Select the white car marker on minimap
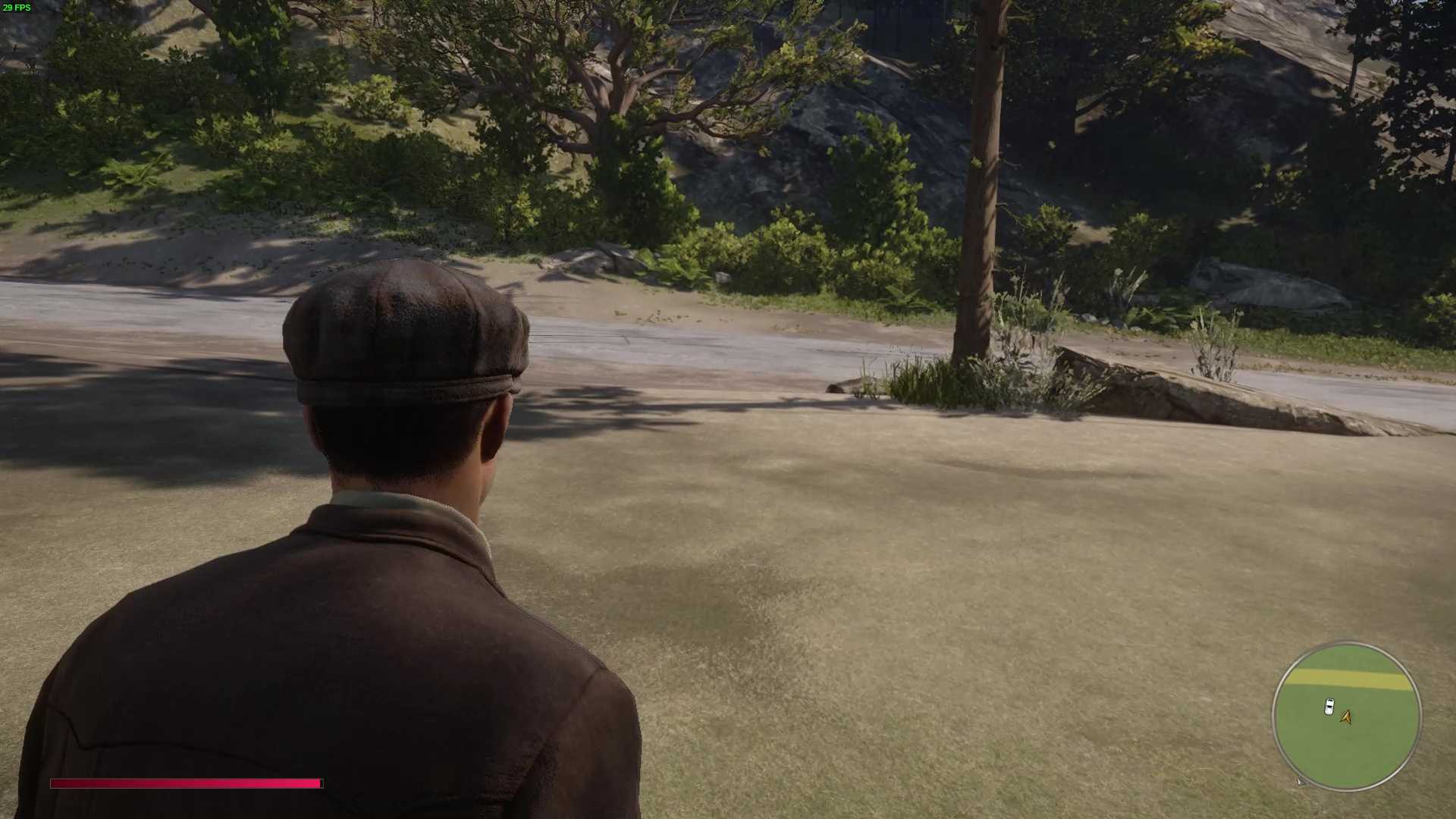1456x819 pixels. pos(1329,707)
